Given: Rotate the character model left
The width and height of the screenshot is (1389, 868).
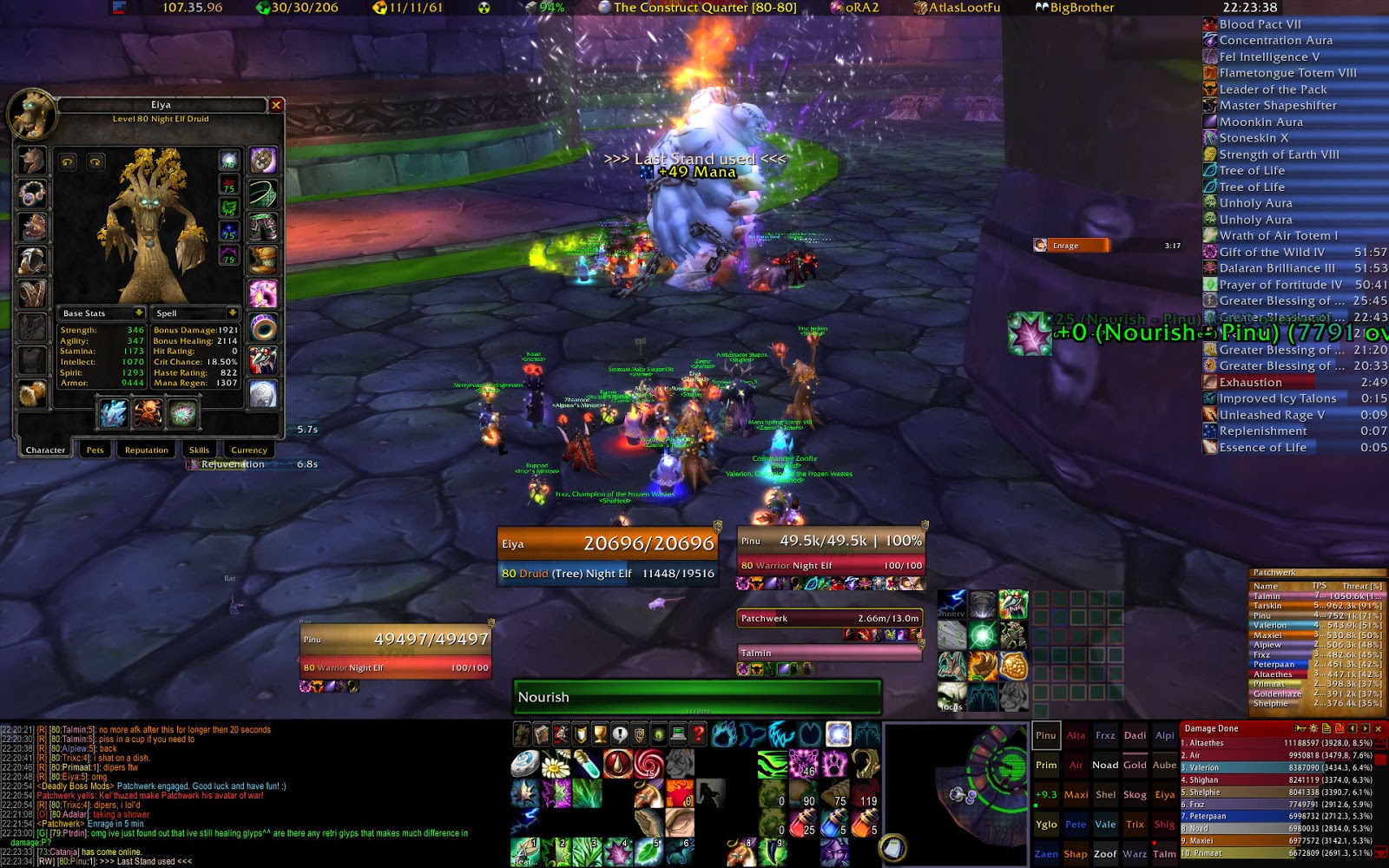Looking at the screenshot, I should (67, 162).
